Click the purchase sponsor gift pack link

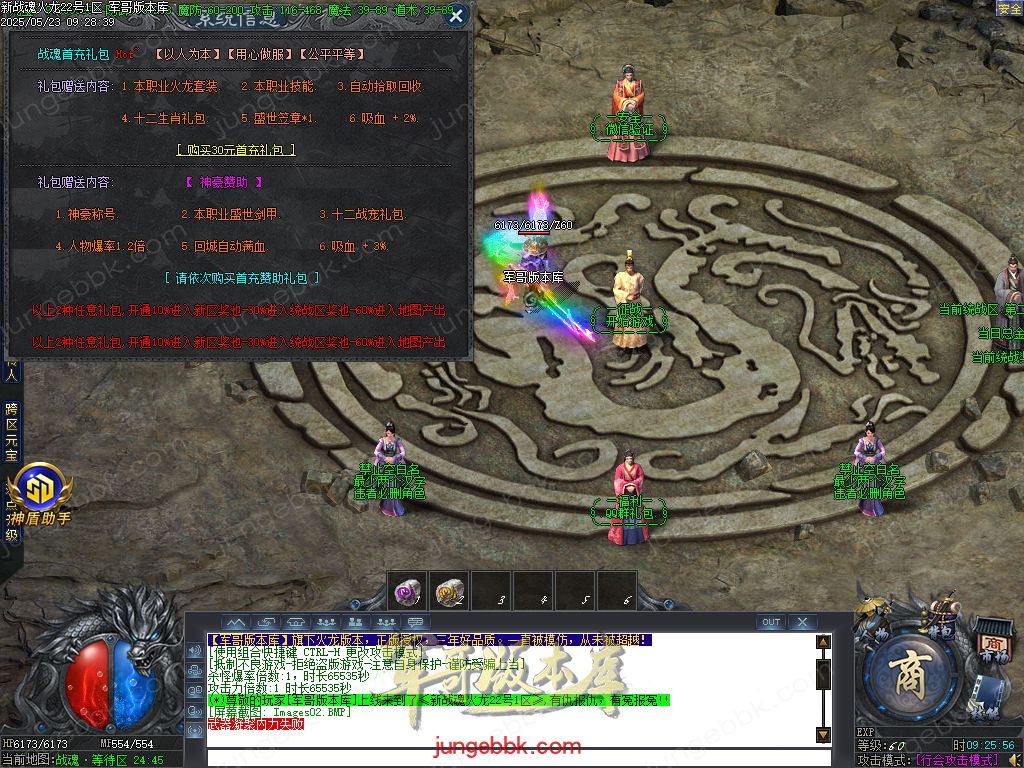point(242,278)
